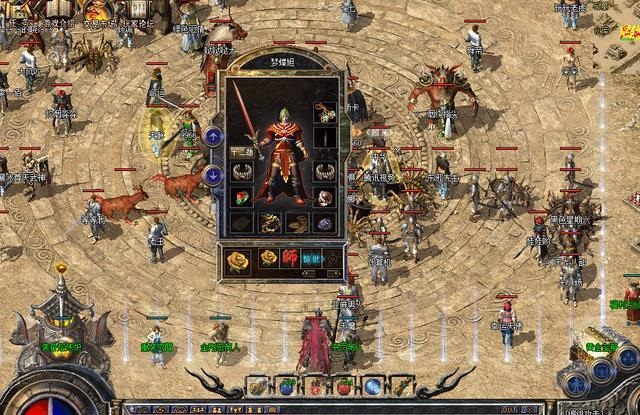Select the golden dragon equipment slot

click(x=269, y=222)
